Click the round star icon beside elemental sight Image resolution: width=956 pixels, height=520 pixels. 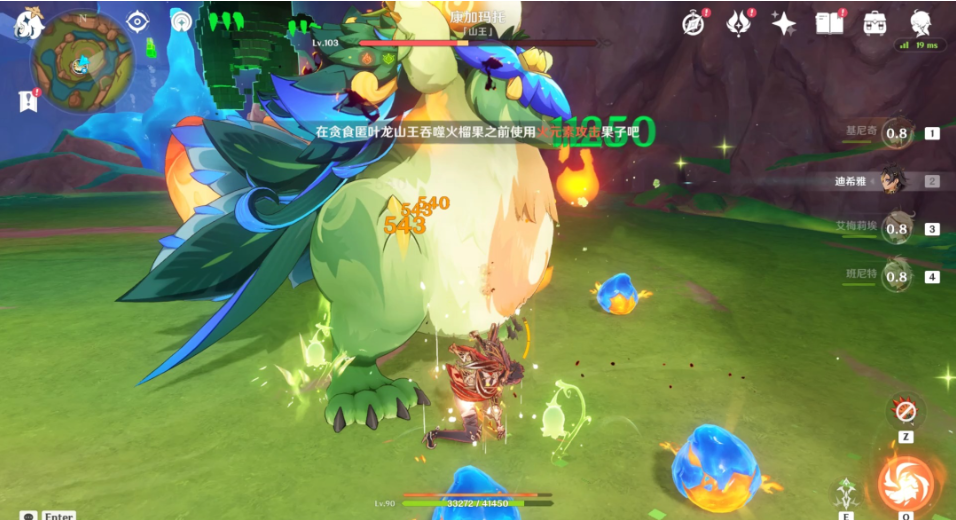pos(181,22)
